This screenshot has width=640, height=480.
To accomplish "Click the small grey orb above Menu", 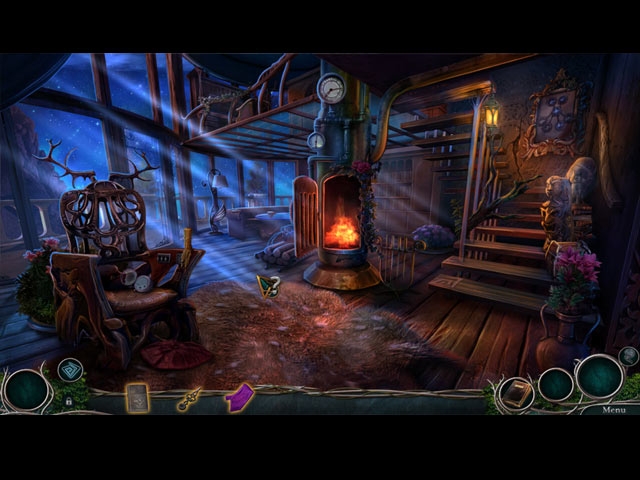I will tap(628, 355).
